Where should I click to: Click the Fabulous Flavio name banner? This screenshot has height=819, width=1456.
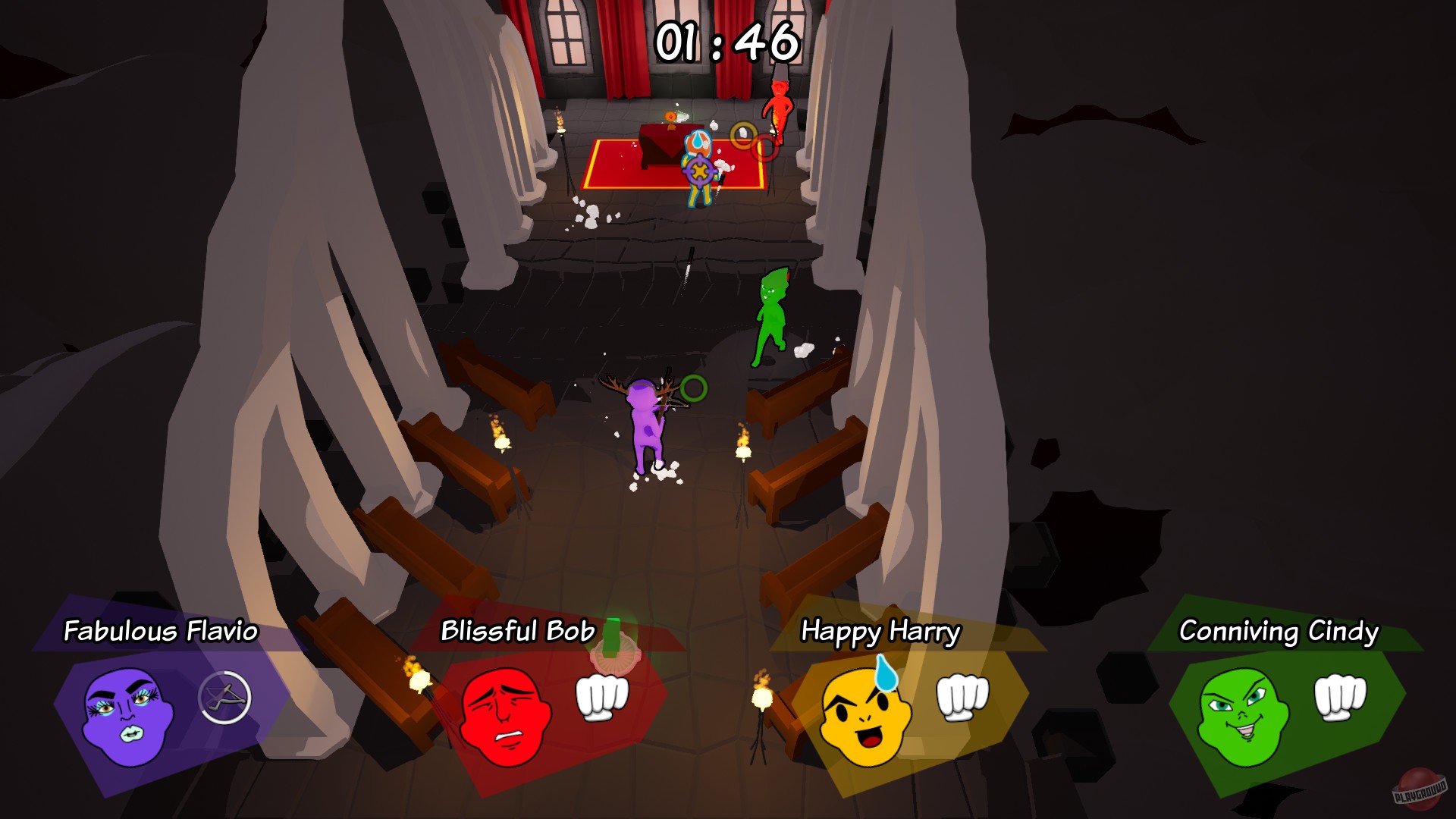(x=161, y=630)
